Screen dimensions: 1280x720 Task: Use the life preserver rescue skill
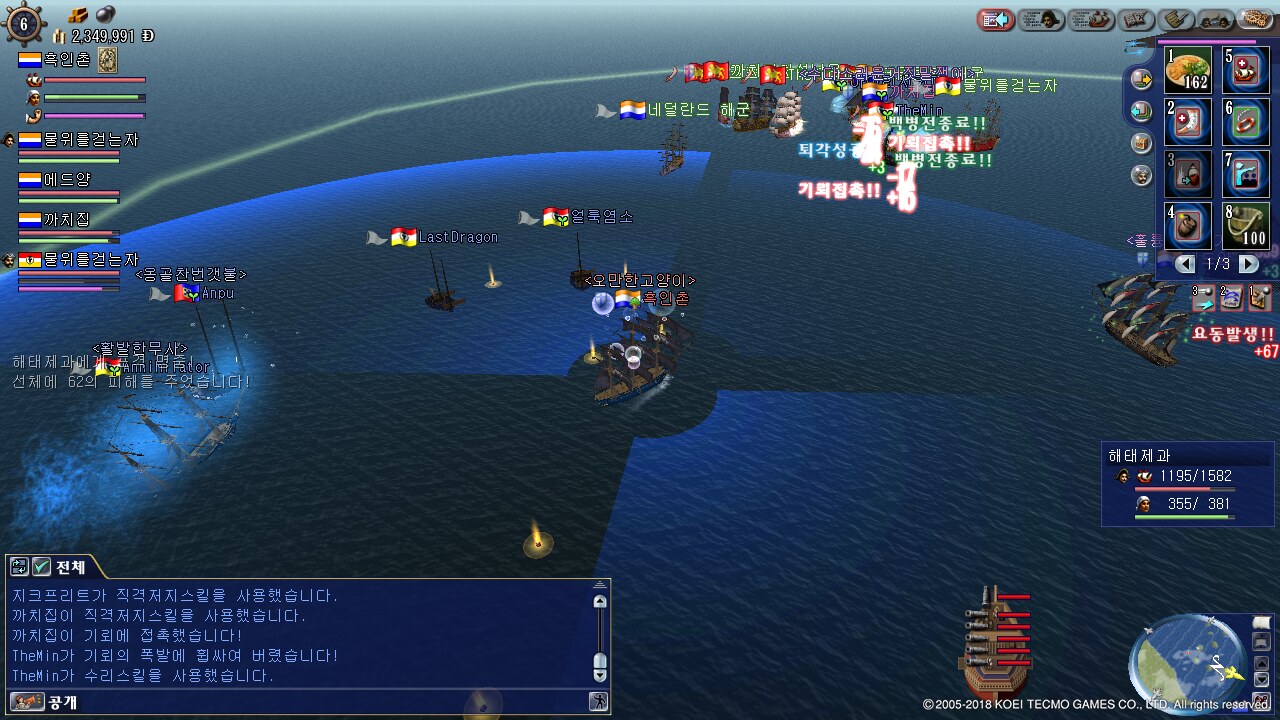[x=1245, y=122]
